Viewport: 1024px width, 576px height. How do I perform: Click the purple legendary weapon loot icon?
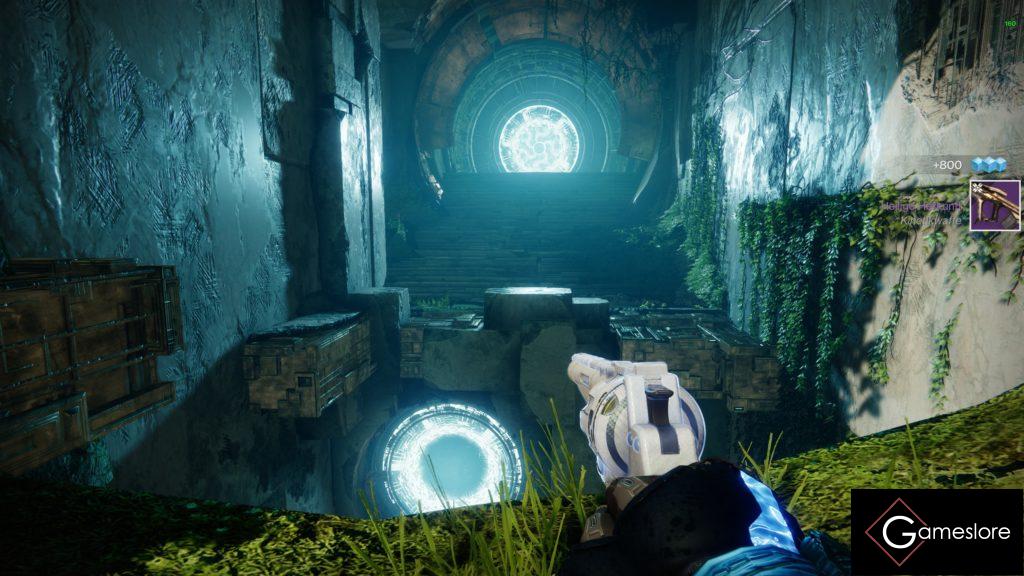[x=994, y=205]
